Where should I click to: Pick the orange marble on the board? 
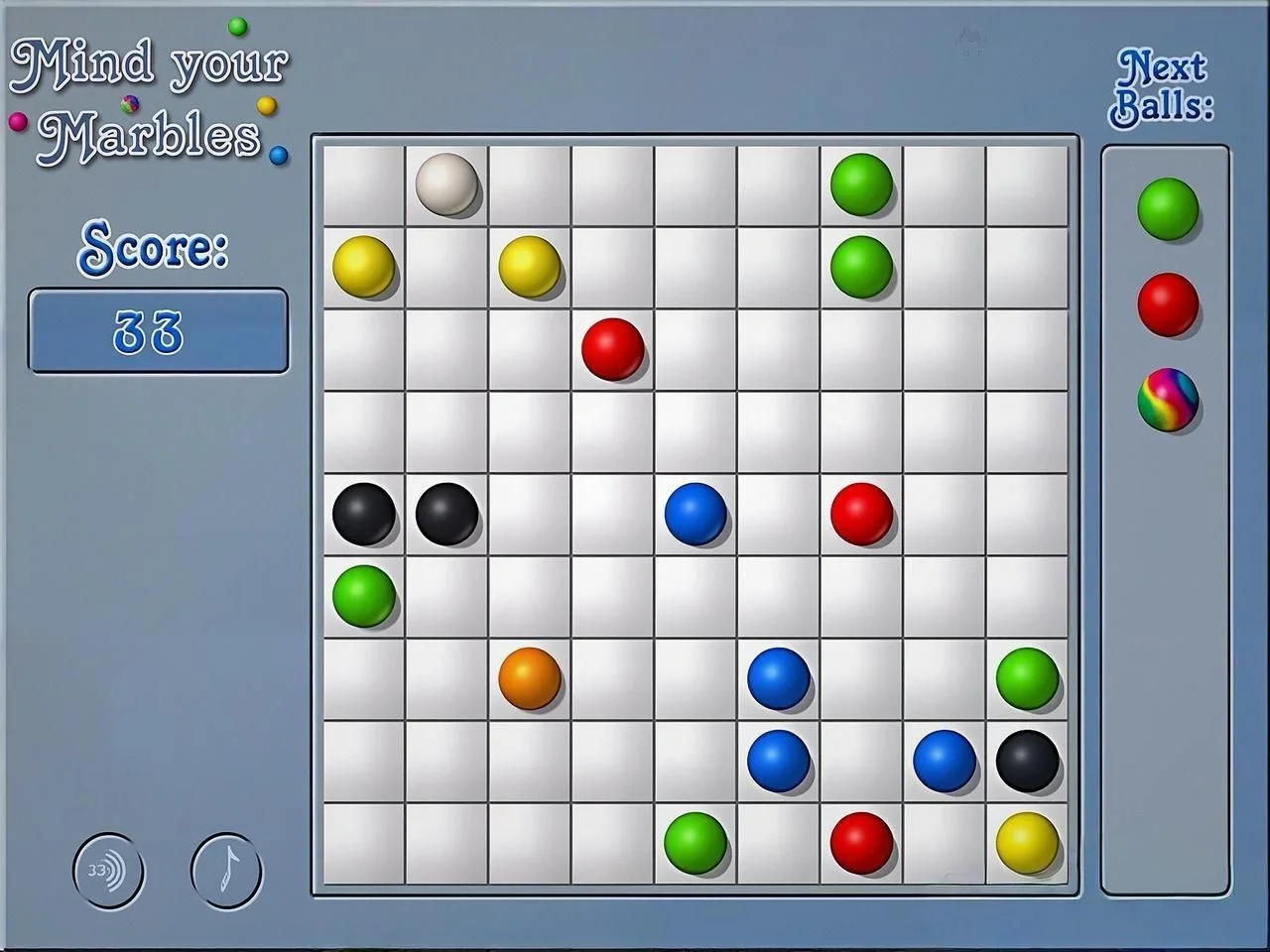[x=530, y=678]
